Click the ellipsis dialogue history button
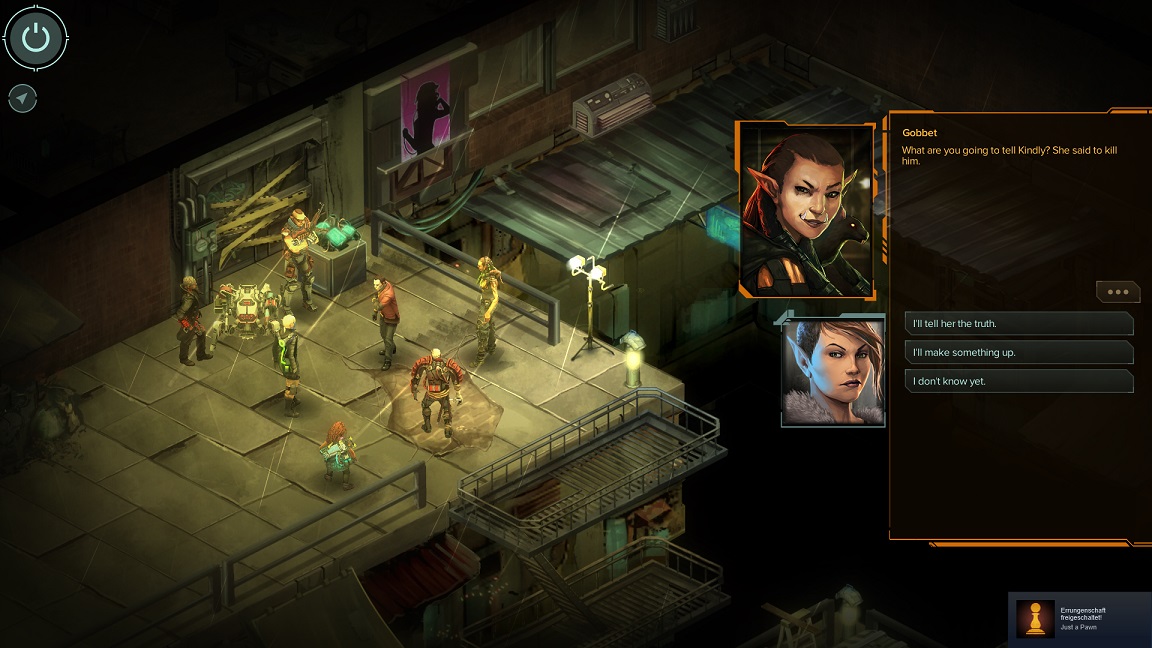Viewport: 1152px width, 648px height. point(1117,292)
